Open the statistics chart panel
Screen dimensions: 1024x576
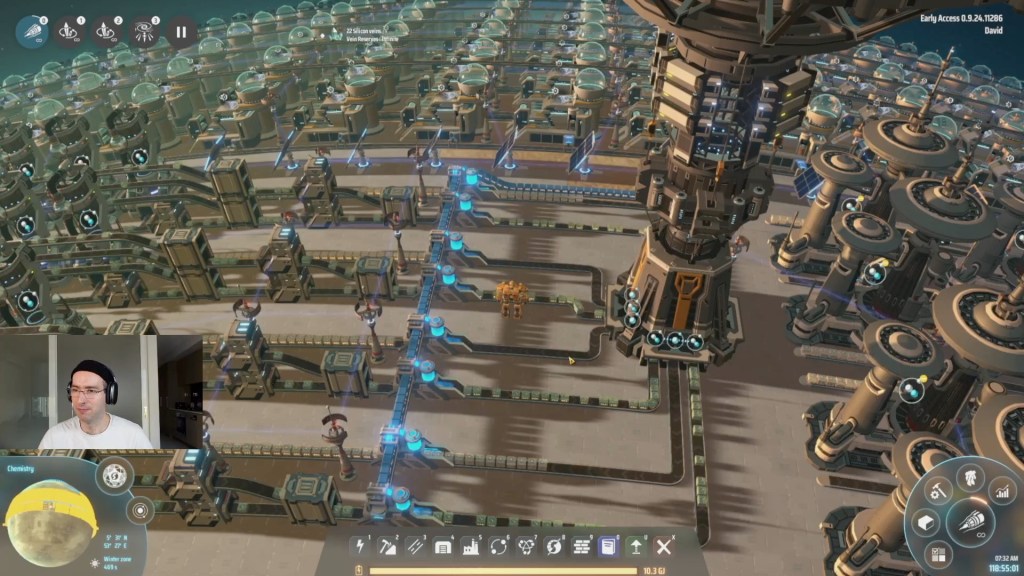pyautogui.click(x=1001, y=490)
